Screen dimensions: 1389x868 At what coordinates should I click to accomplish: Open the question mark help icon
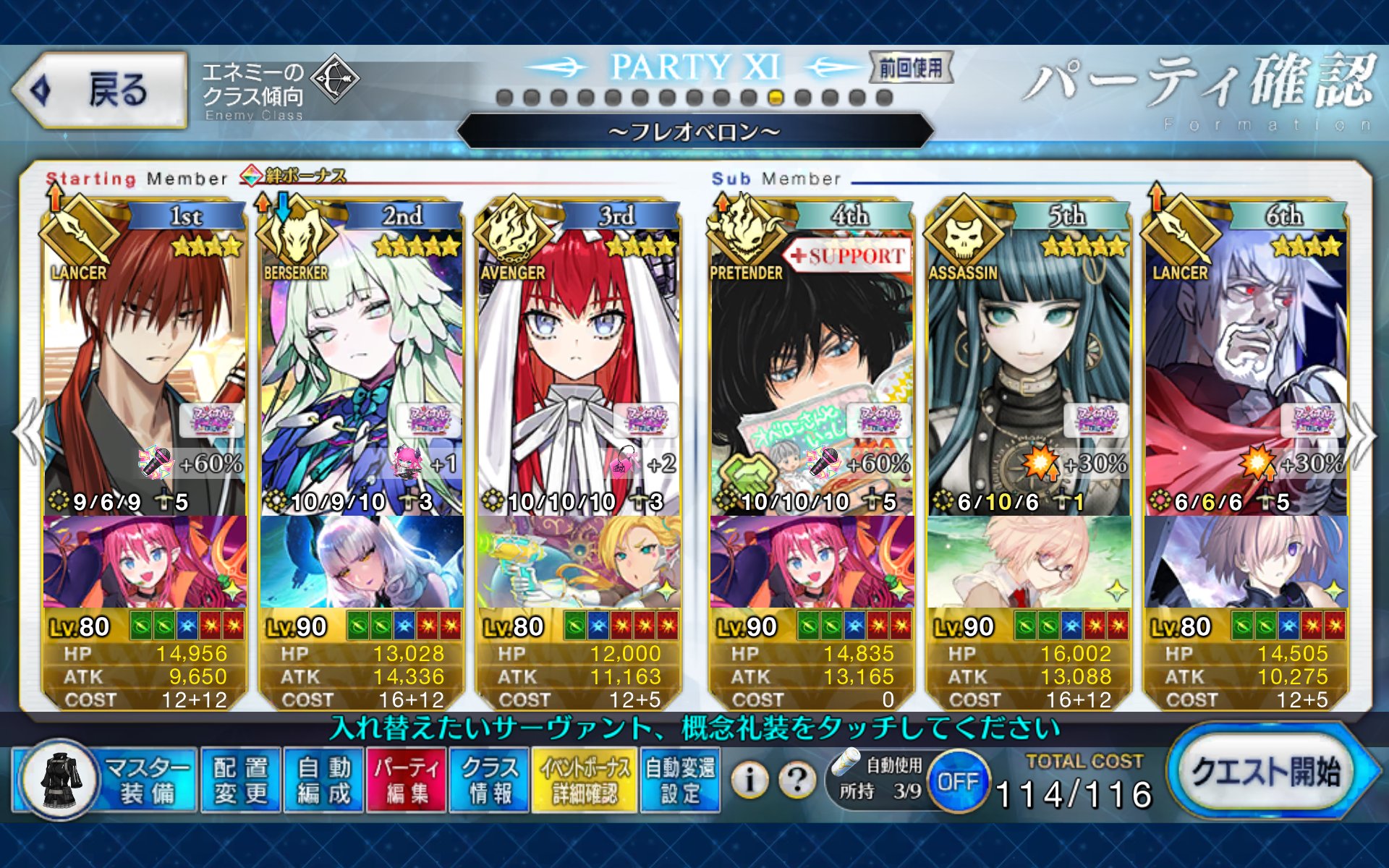click(797, 780)
